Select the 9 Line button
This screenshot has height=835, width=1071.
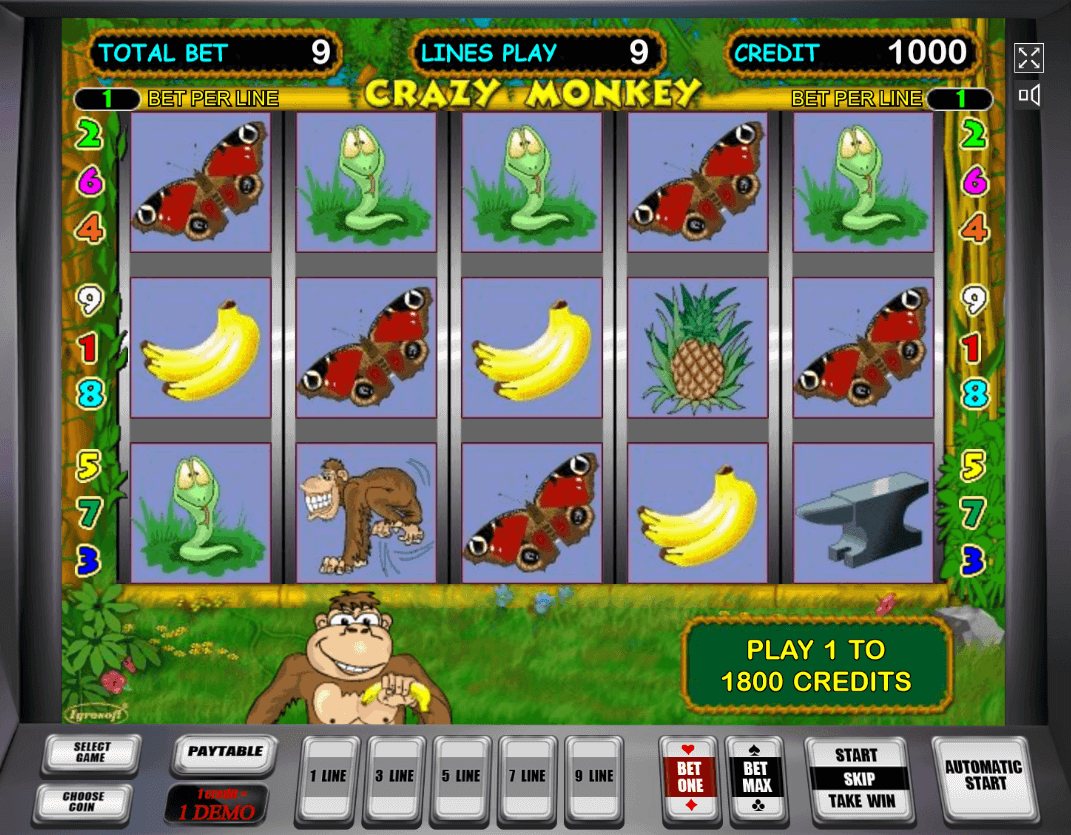[594, 777]
